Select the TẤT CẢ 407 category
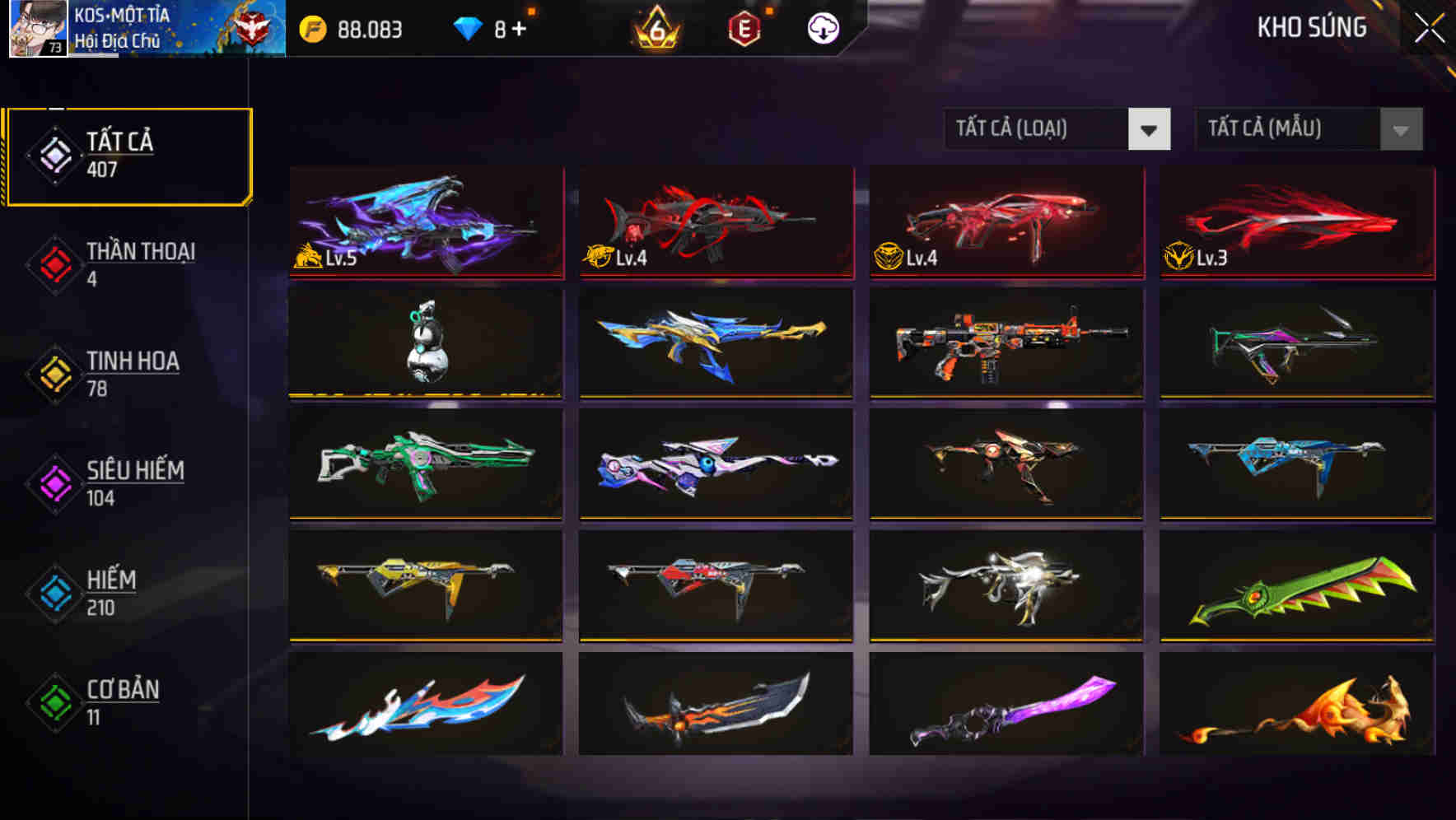Viewport: 1456px width, 820px height. pos(128,154)
